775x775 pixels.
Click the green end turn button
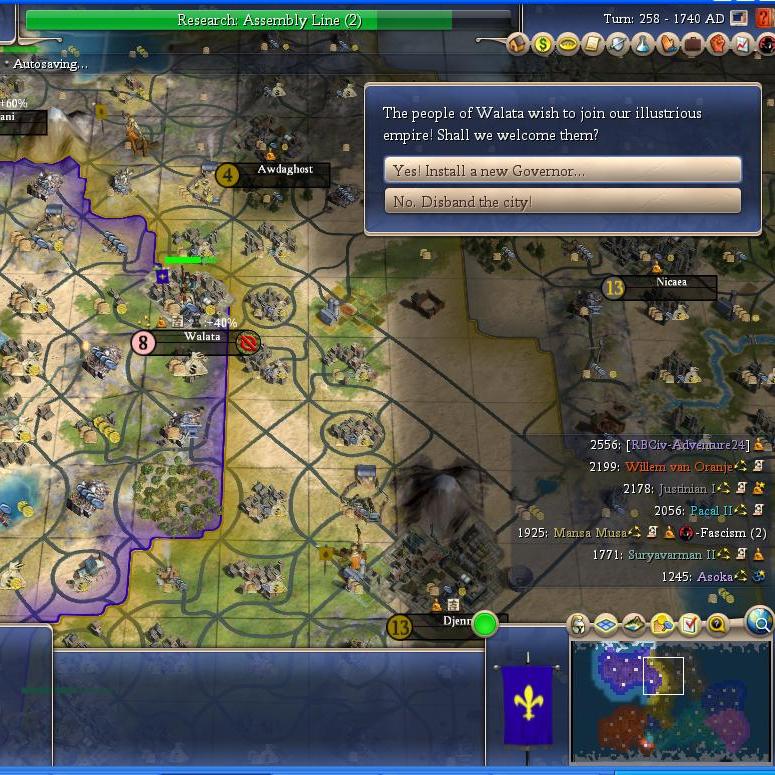click(x=485, y=625)
